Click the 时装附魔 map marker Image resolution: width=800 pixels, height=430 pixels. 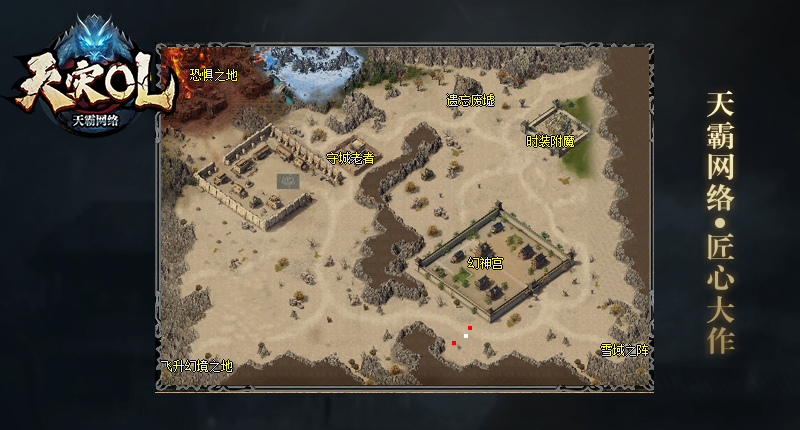pyautogui.click(x=551, y=141)
